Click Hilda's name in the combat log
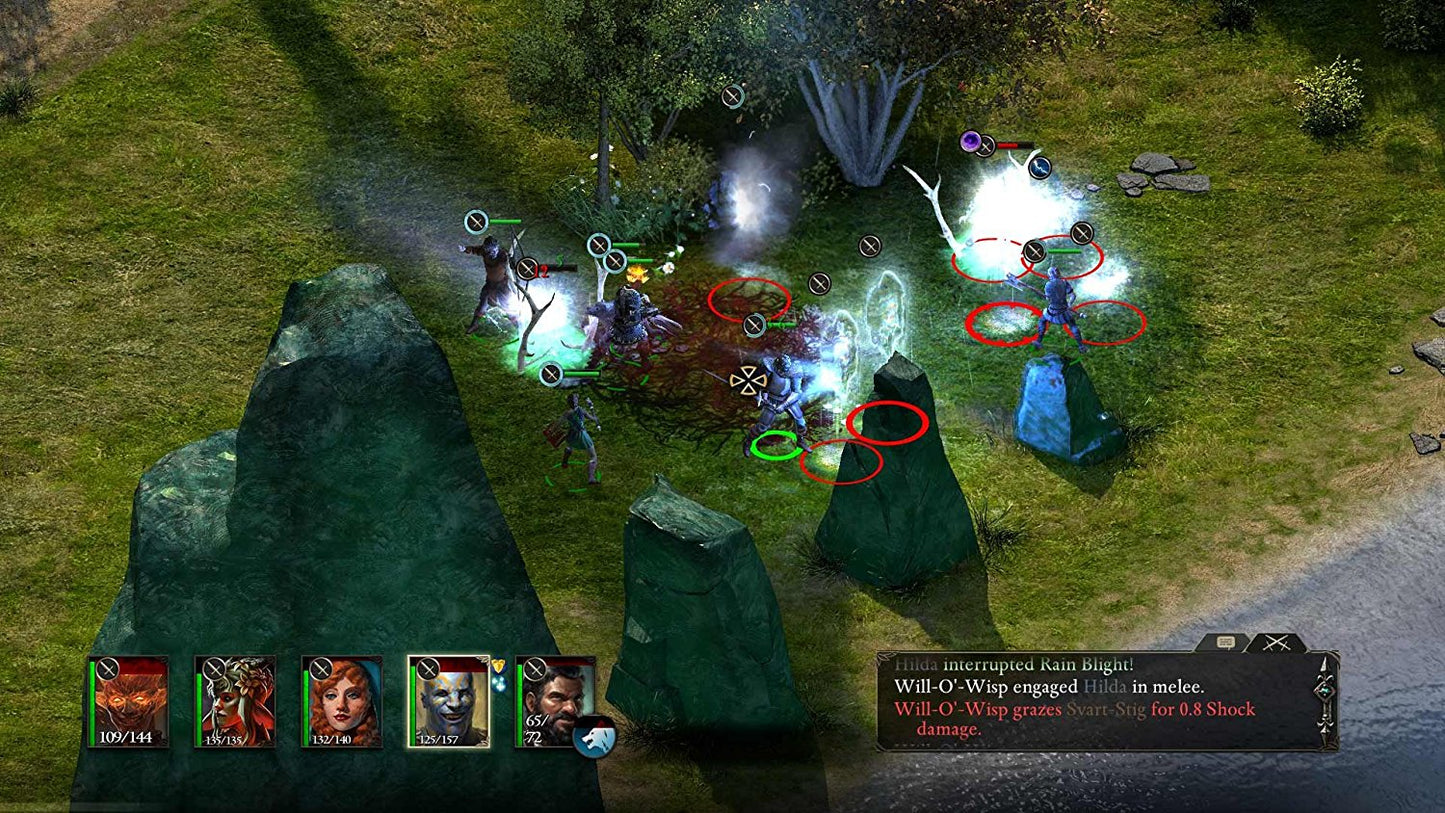The image size is (1445, 813). (x=917, y=663)
